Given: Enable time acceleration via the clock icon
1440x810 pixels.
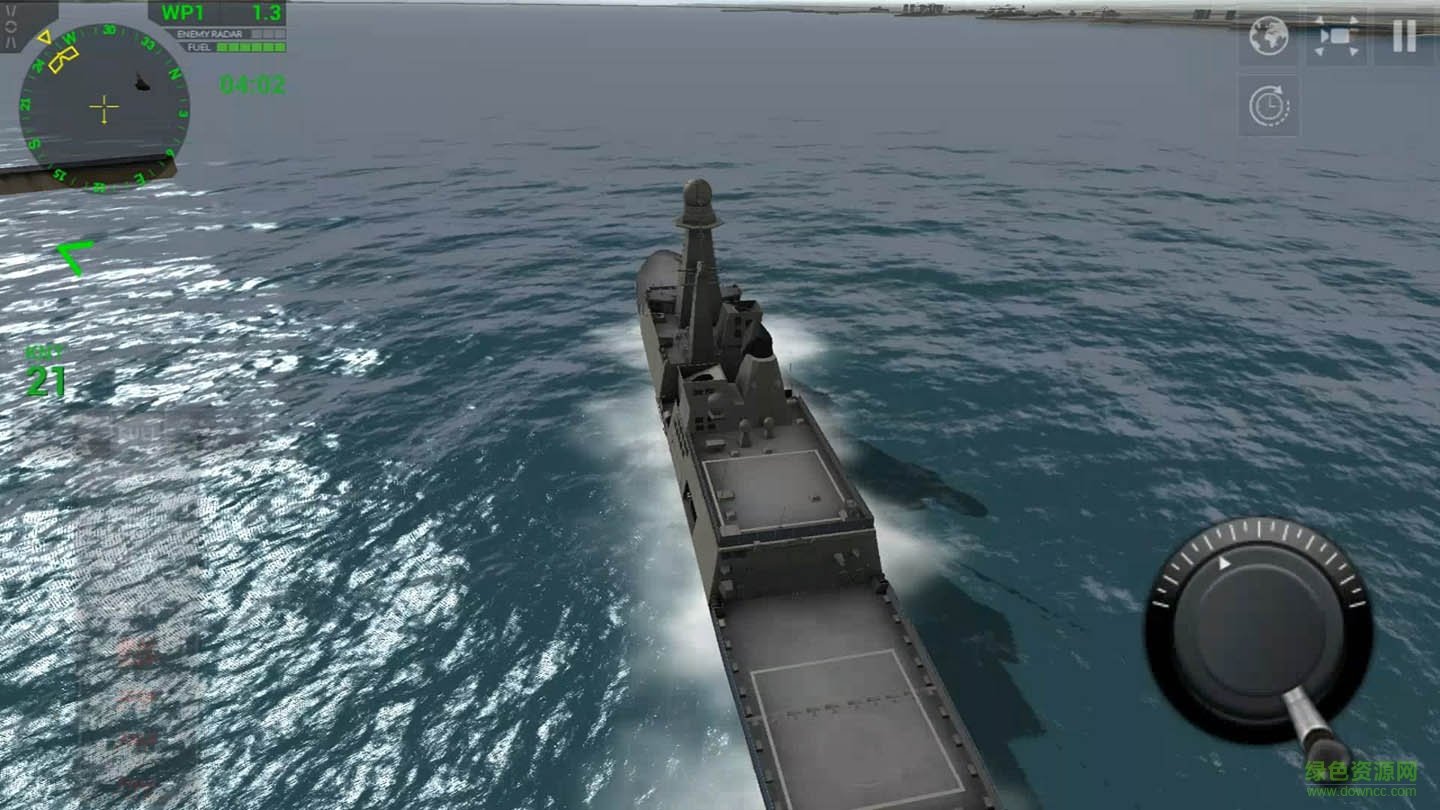Looking at the screenshot, I should 1267,103.
